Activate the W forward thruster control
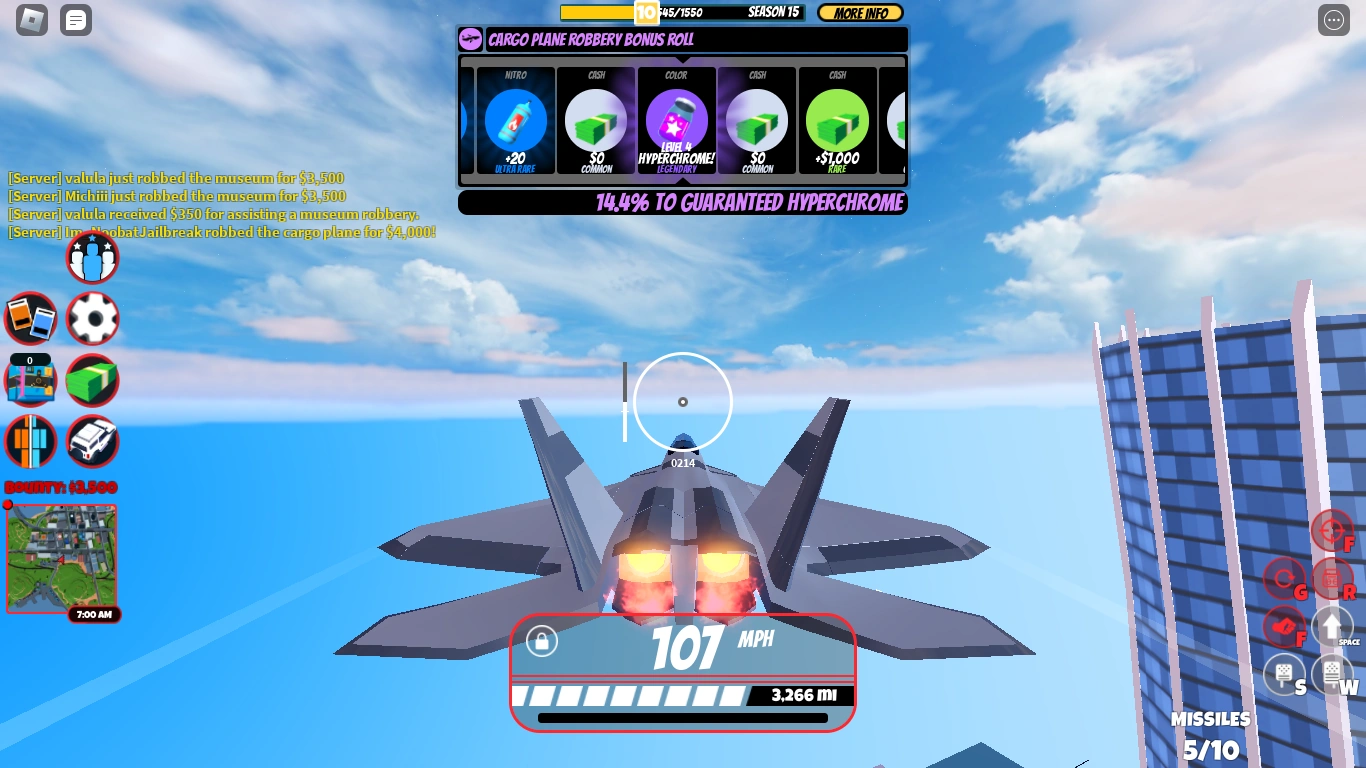 [x=1332, y=675]
